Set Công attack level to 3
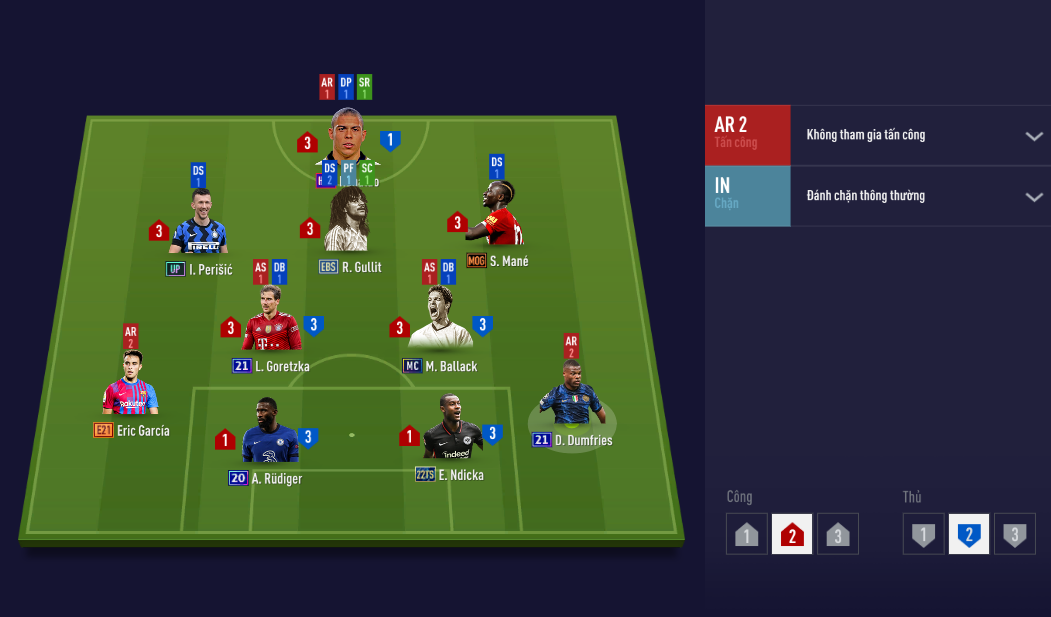 coord(838,534)
